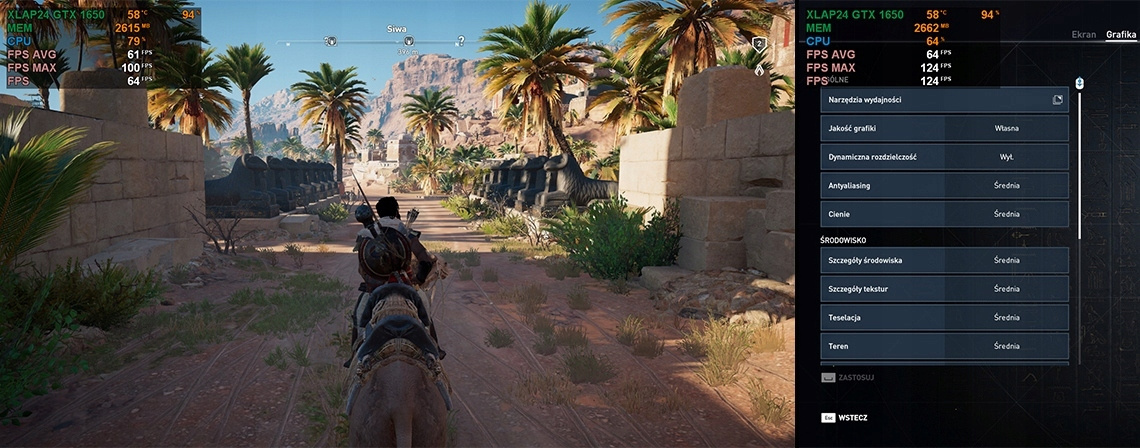
Task: Select the Grafika tab
Action: pos(1121,35)
